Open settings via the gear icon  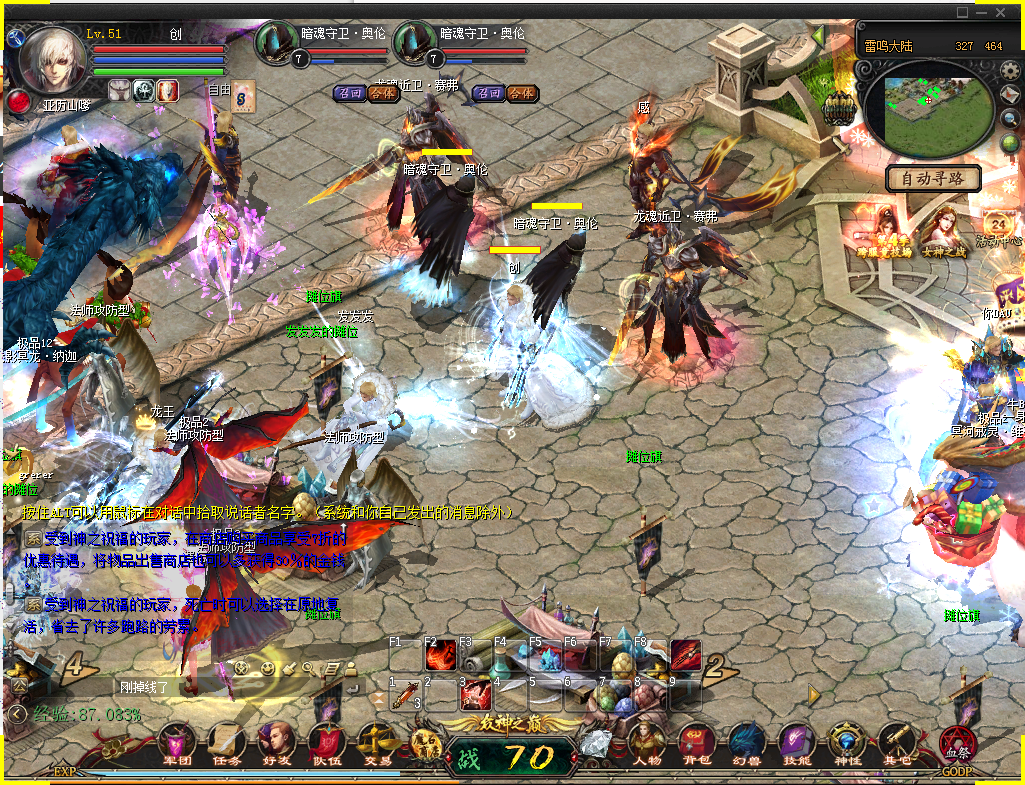pyautogui.click(x=1010, y=70)
